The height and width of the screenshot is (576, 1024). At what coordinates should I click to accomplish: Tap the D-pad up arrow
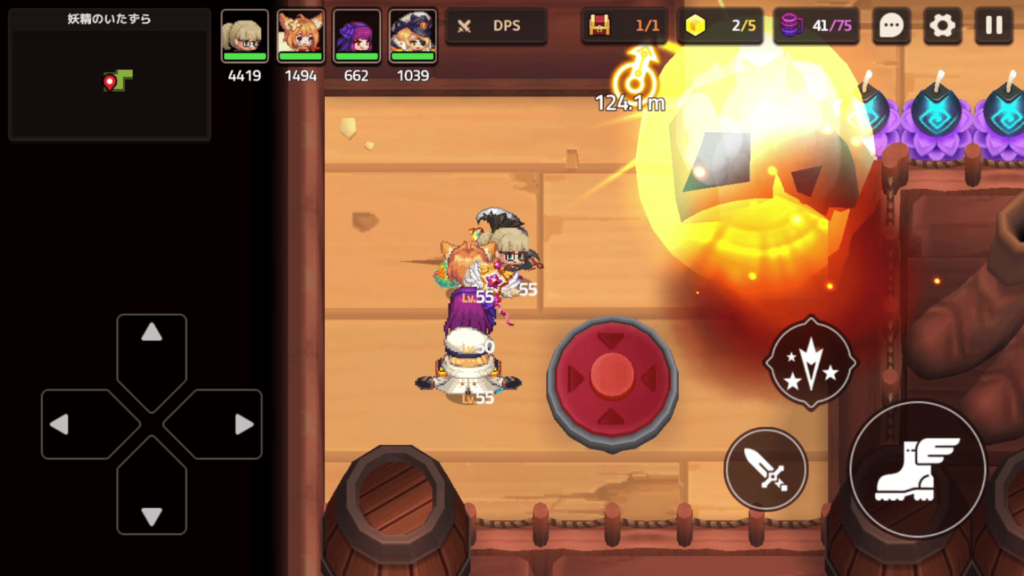pyautogui.click(x=151, y=352)
